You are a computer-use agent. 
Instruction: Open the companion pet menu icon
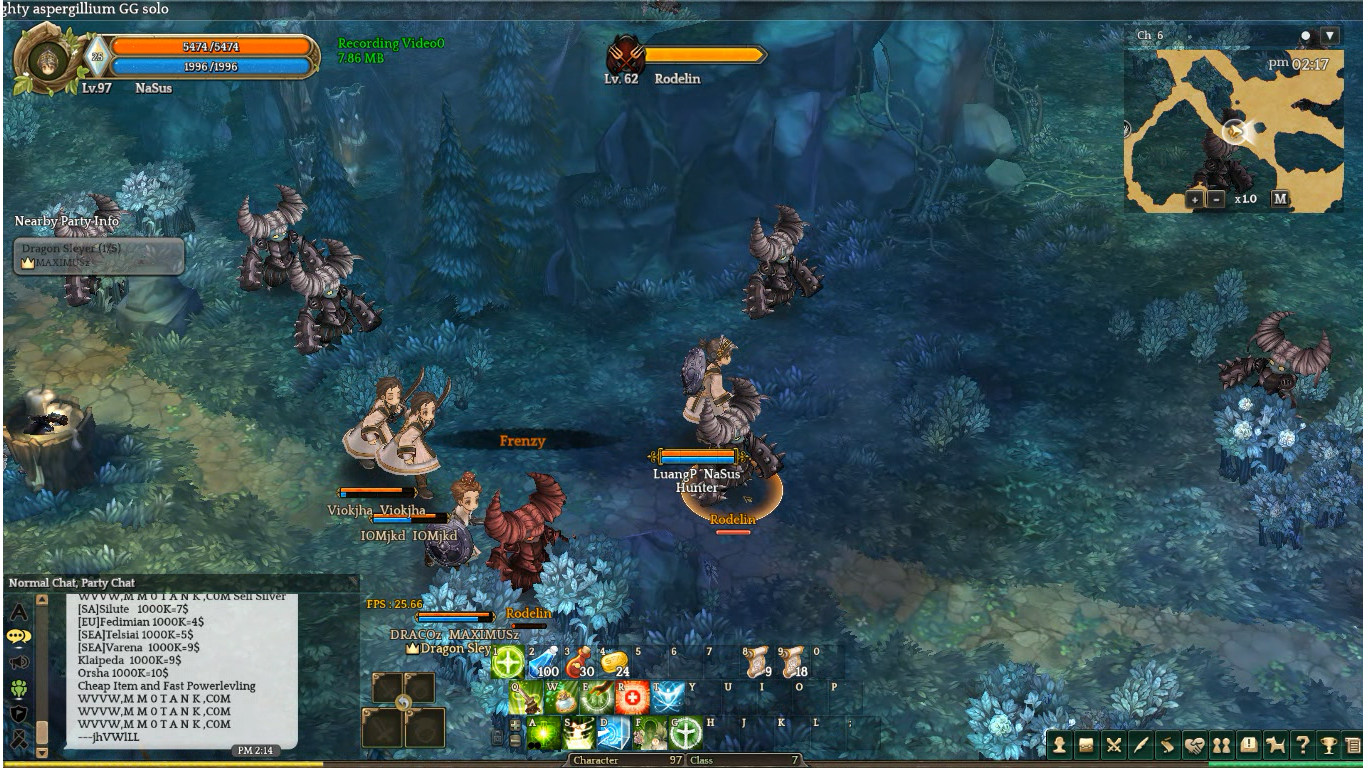(1275, 745)
